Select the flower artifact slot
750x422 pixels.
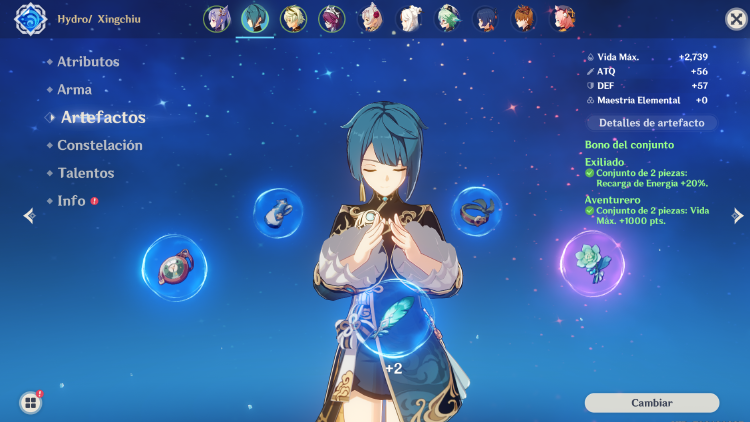(592, 264)
